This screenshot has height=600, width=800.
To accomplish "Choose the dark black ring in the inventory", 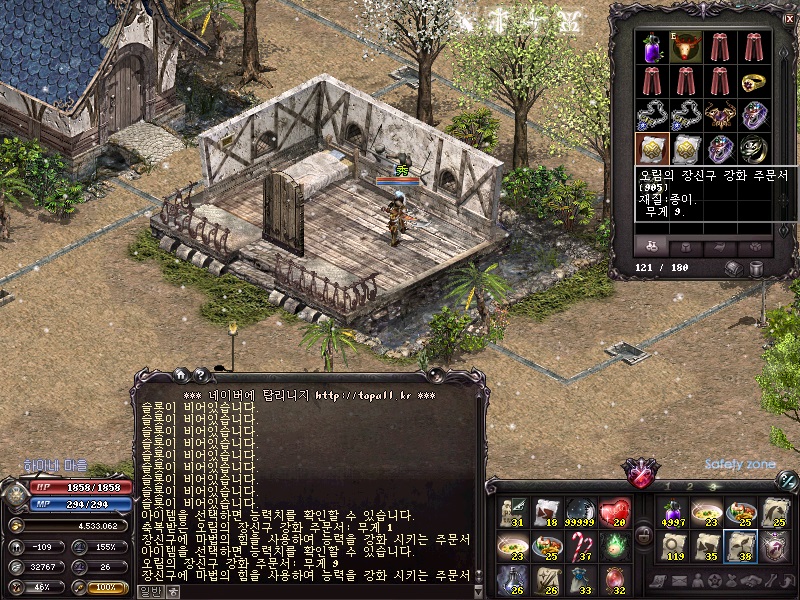I will coord(754,149).
